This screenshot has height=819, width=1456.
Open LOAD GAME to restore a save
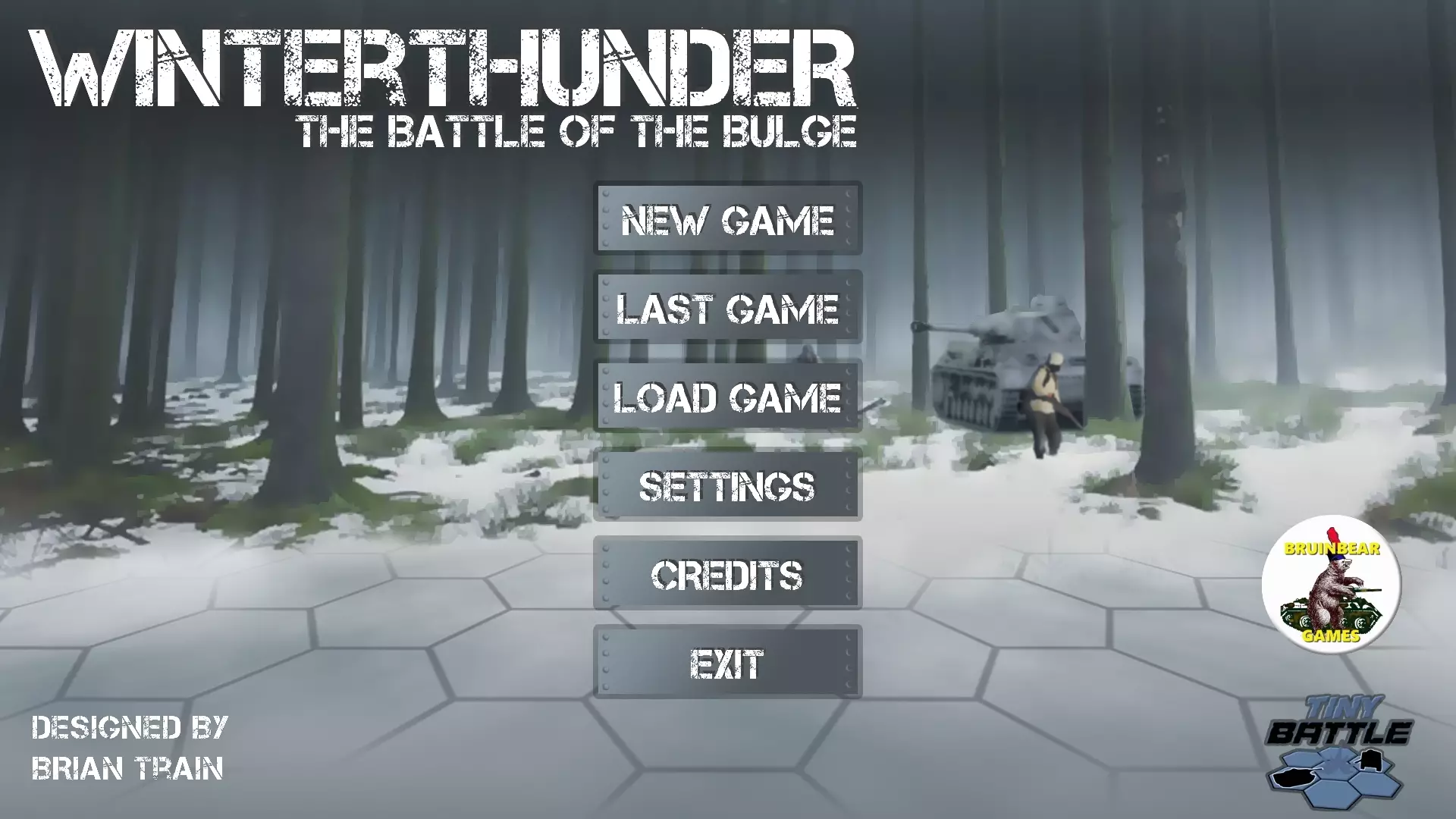click(728, 397)
